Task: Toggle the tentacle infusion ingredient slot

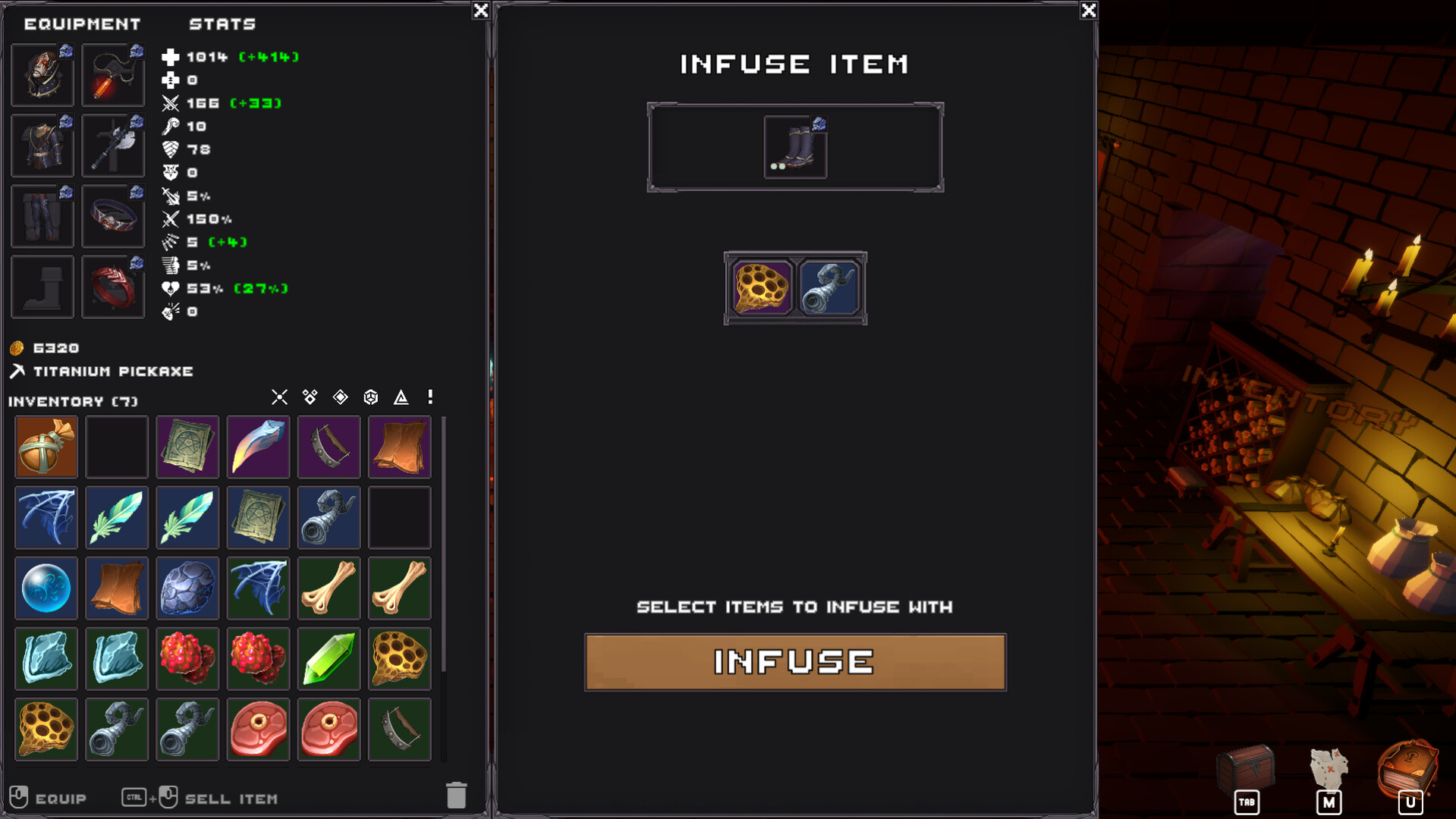Action: (x=828, y=287)
